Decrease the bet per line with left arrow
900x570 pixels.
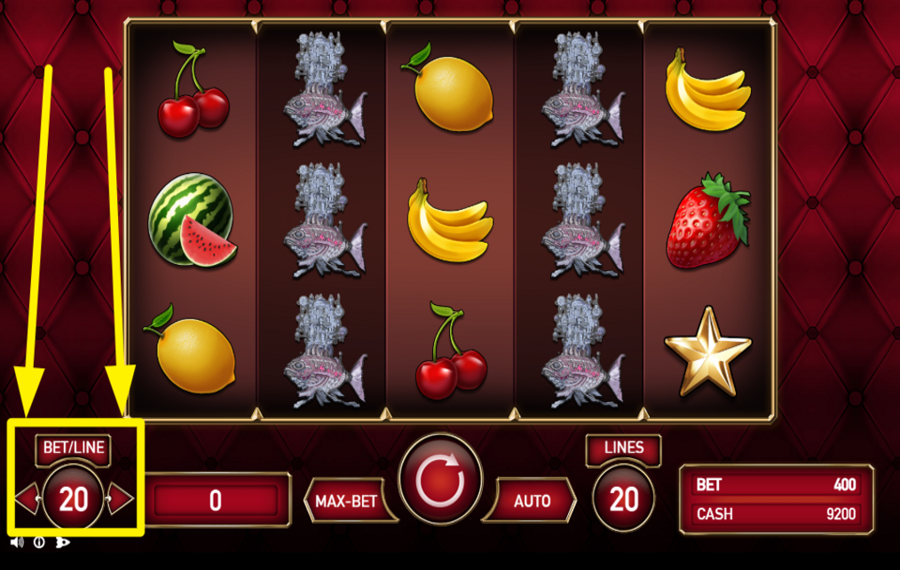[x=26, y=497]
